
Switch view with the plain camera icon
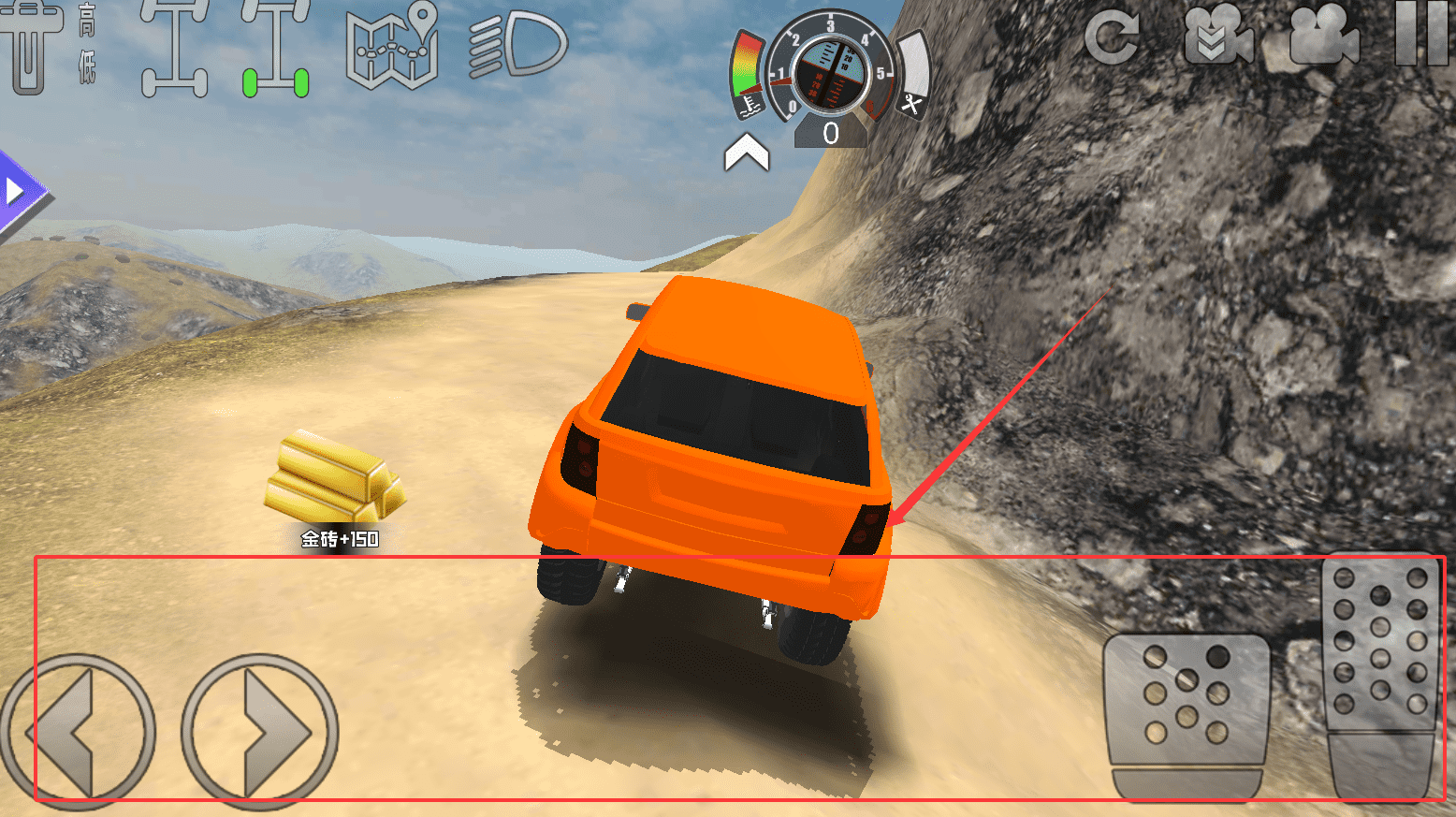tap(1323, 37)
